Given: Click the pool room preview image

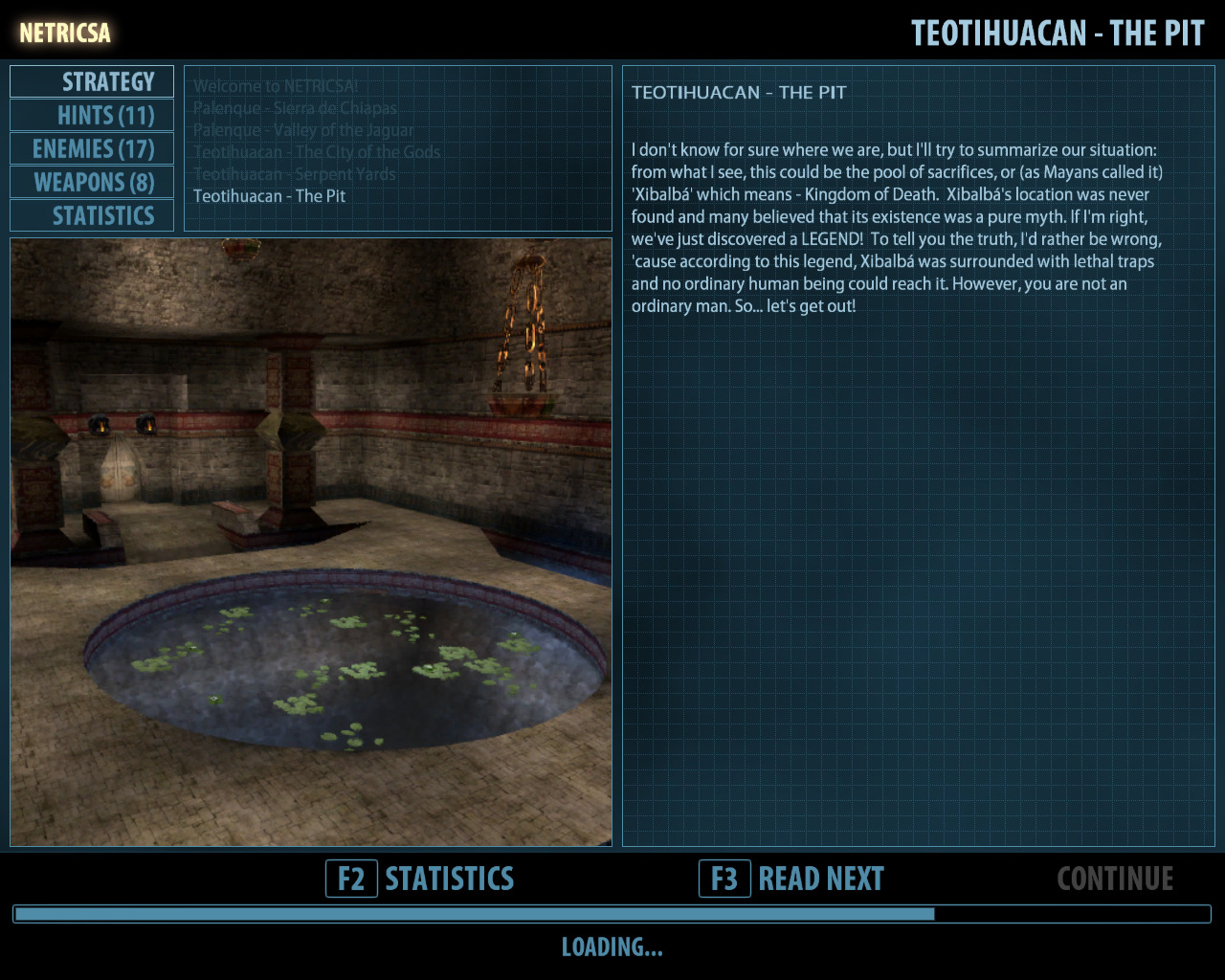Looking at the screenshot, I should [x=311, y=542].
